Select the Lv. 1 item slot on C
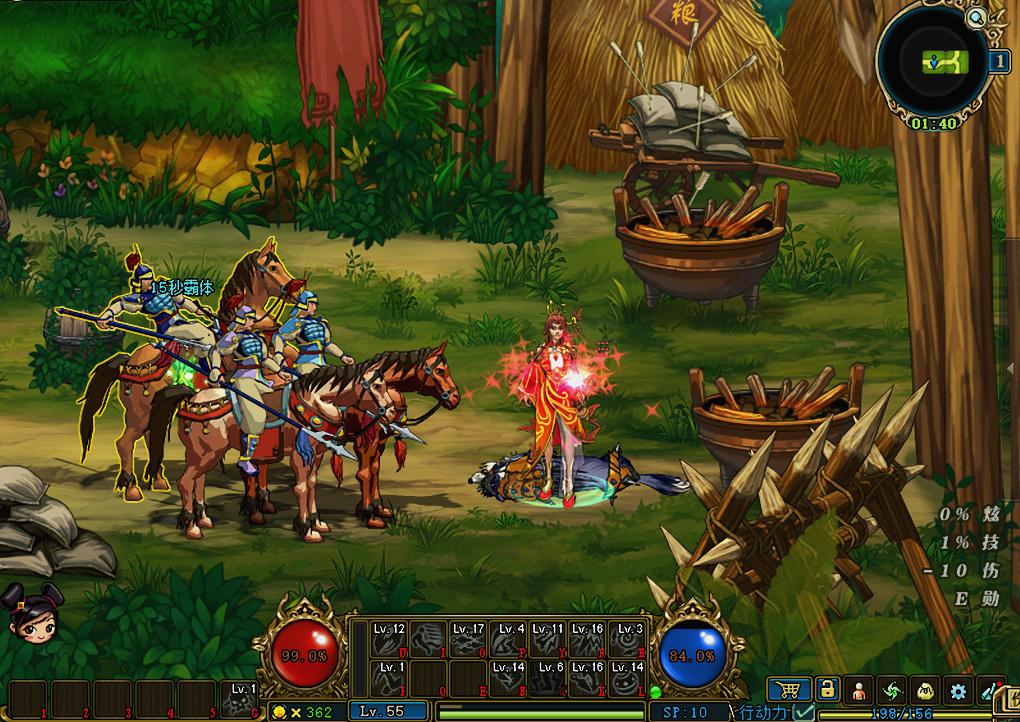Viewport: 1020px width, 722px height. (243, 699)
